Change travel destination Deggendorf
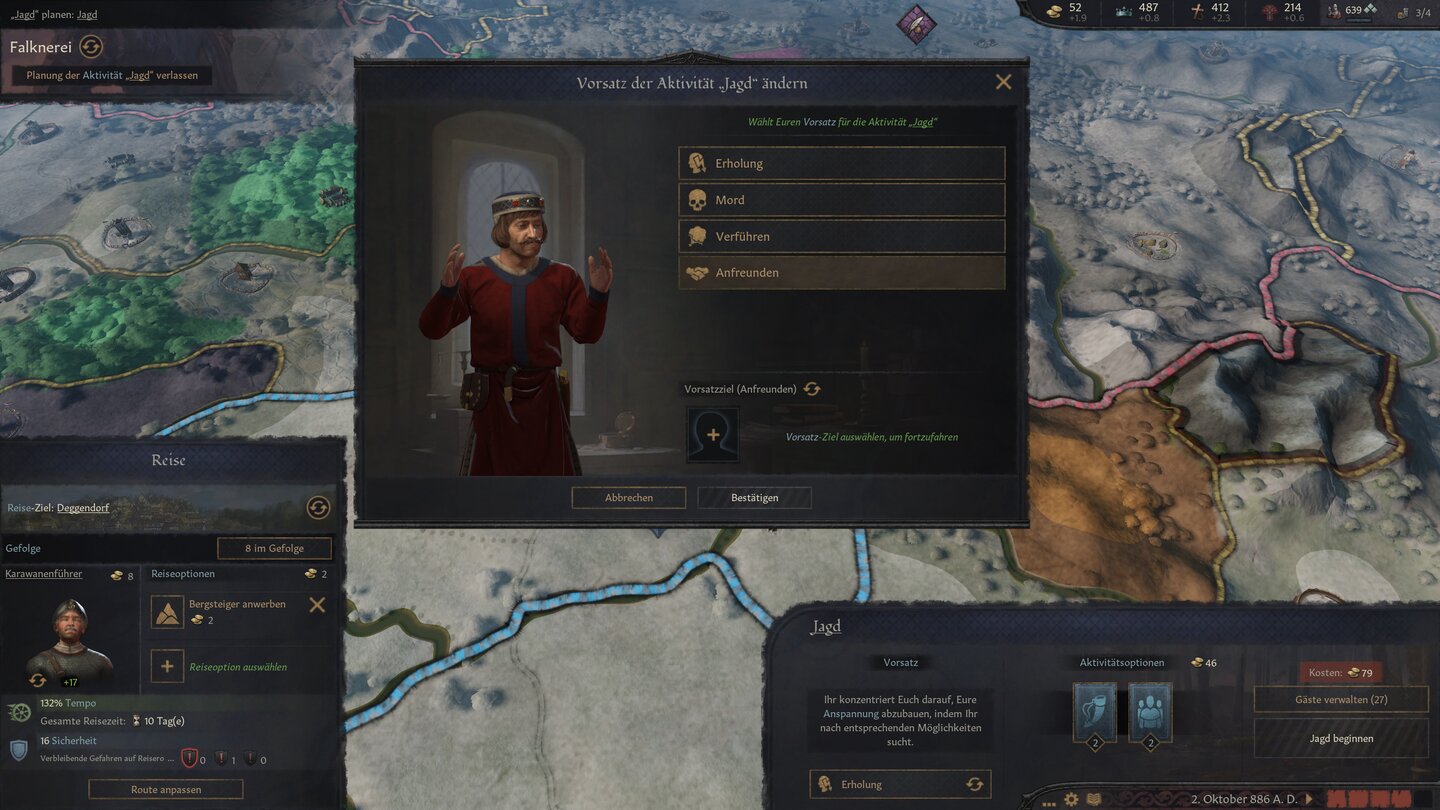This screenshot has width=1440, height=810. pyautogui.click(x=318, y=508)
